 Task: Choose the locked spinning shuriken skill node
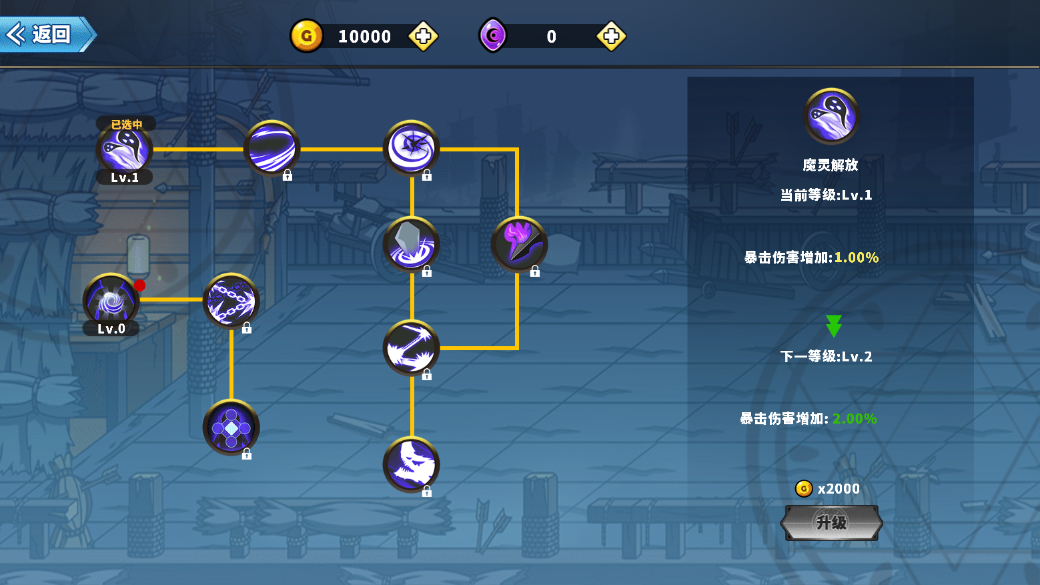411,148
